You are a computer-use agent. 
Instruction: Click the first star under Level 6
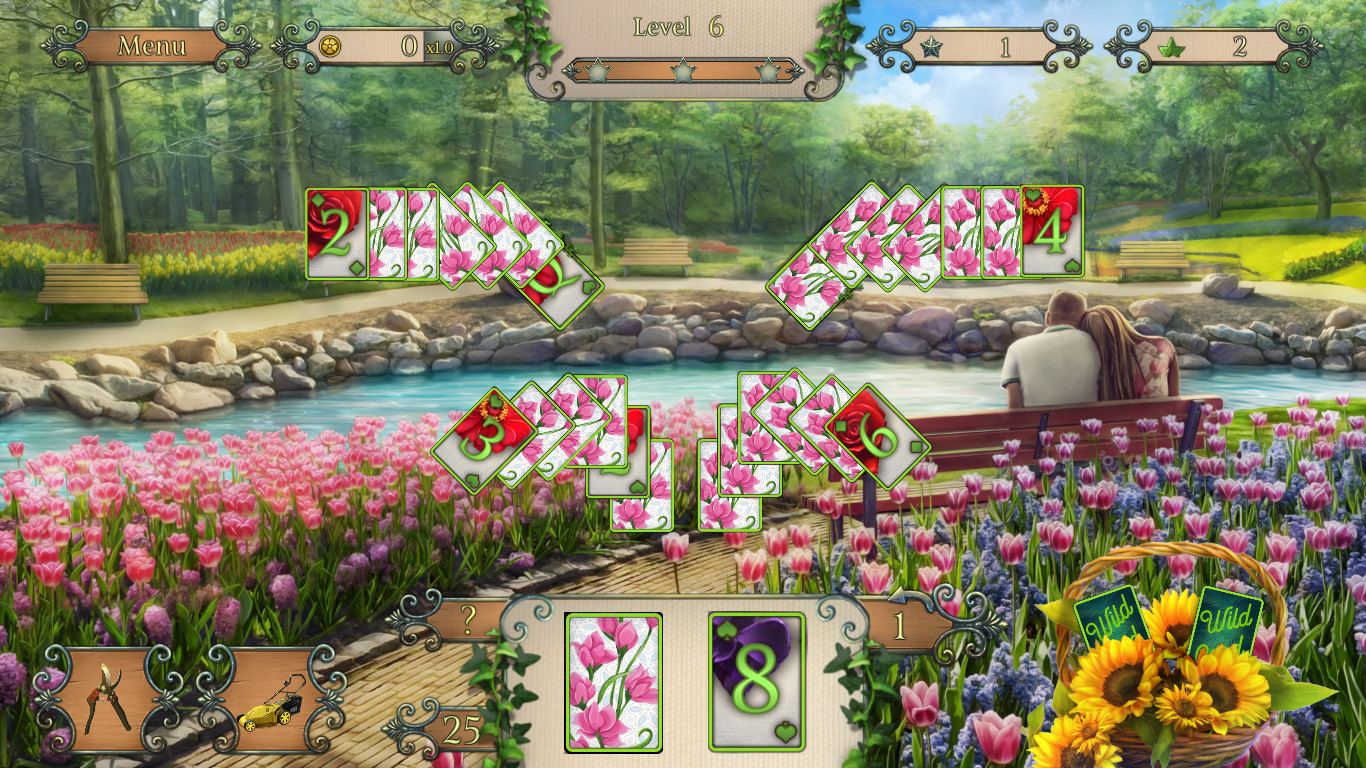point(597,72)
